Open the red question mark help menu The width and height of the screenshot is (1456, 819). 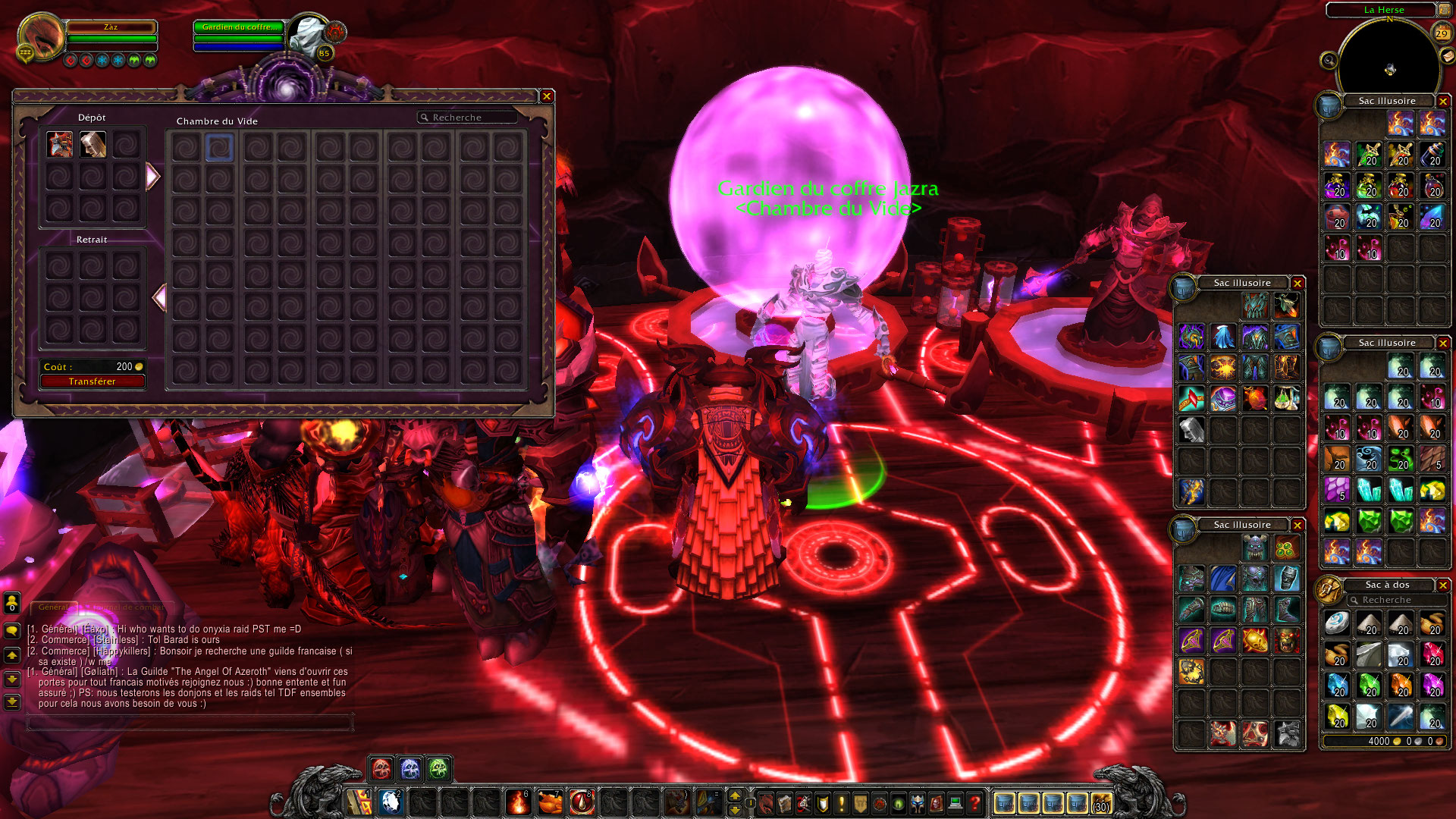974,802
